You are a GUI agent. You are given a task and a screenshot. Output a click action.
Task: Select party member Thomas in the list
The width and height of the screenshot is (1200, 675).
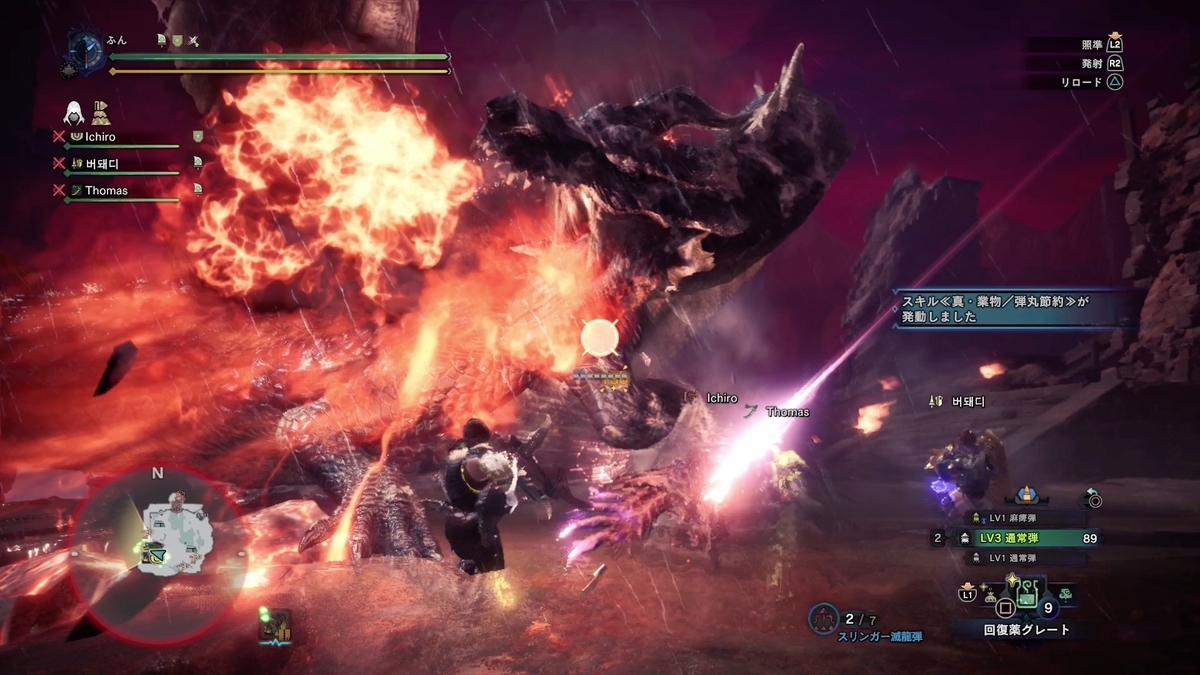(x=106, y=190)
